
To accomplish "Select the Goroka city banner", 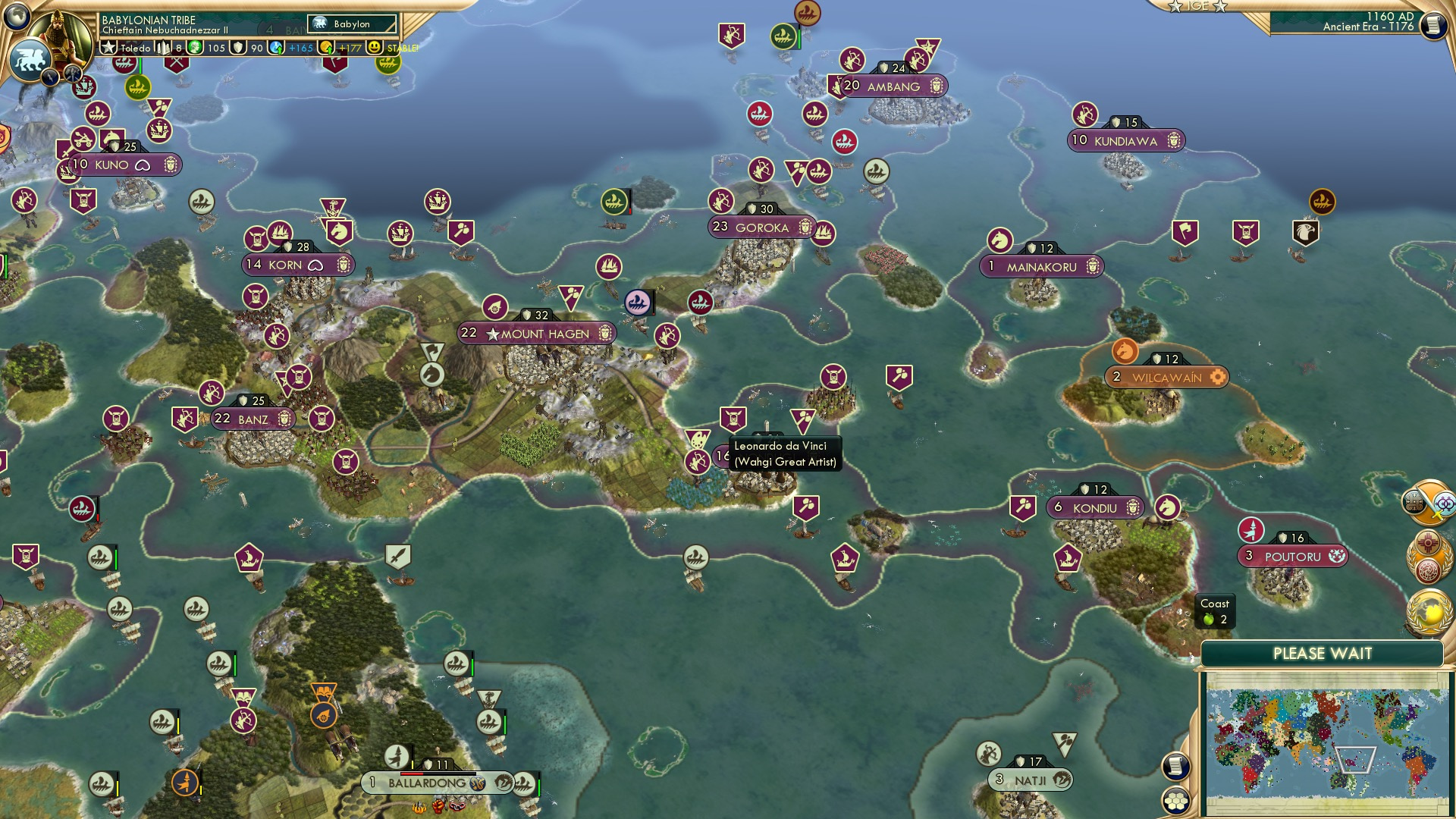I will pos(761,226).
